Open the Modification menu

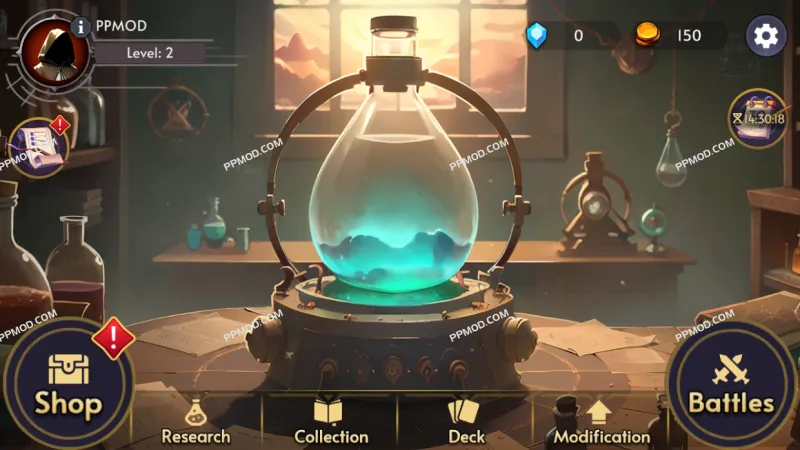point(601,422)
